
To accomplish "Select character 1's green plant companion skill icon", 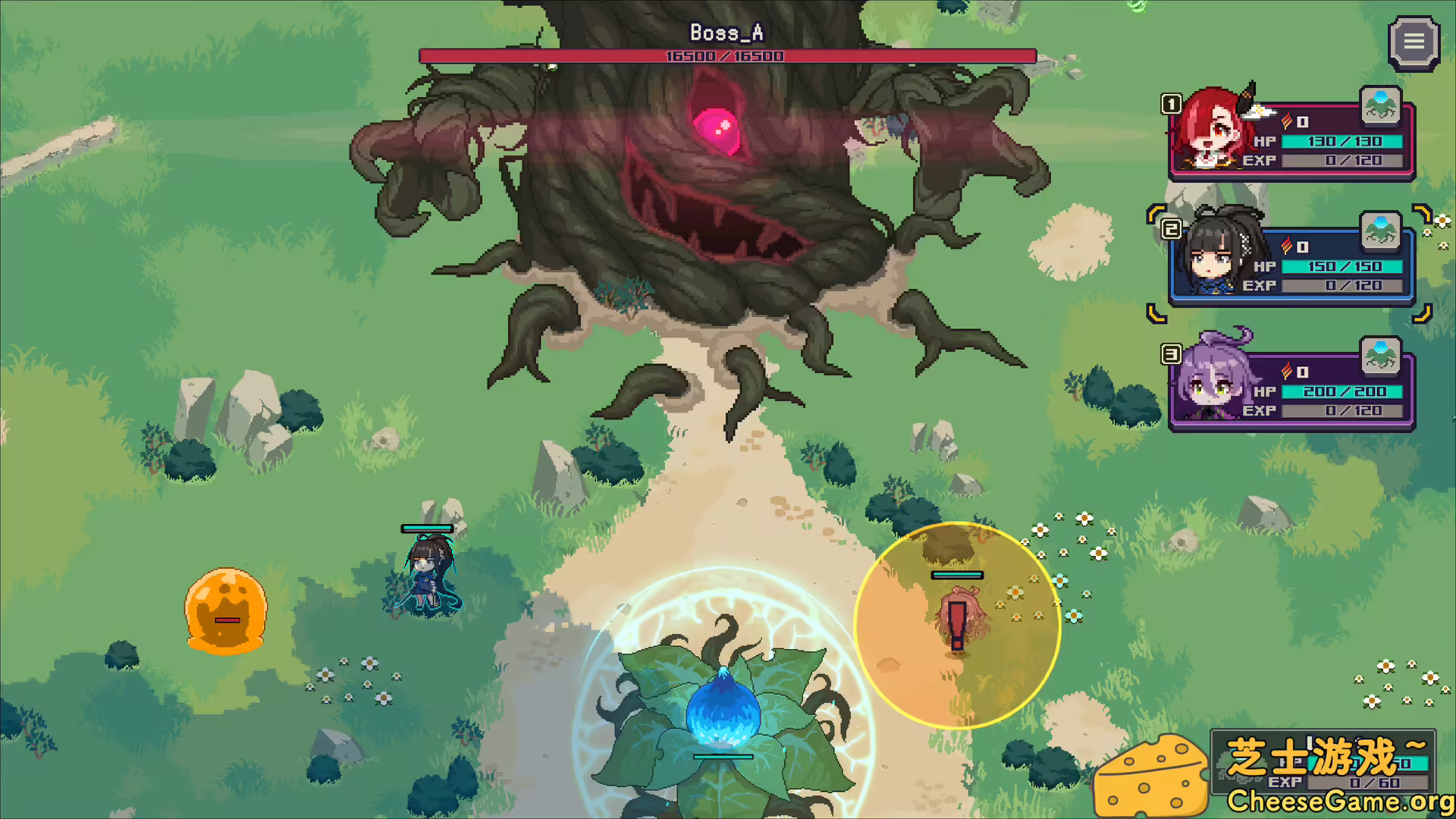I will pyautogui.click(x=1382, y=106).
